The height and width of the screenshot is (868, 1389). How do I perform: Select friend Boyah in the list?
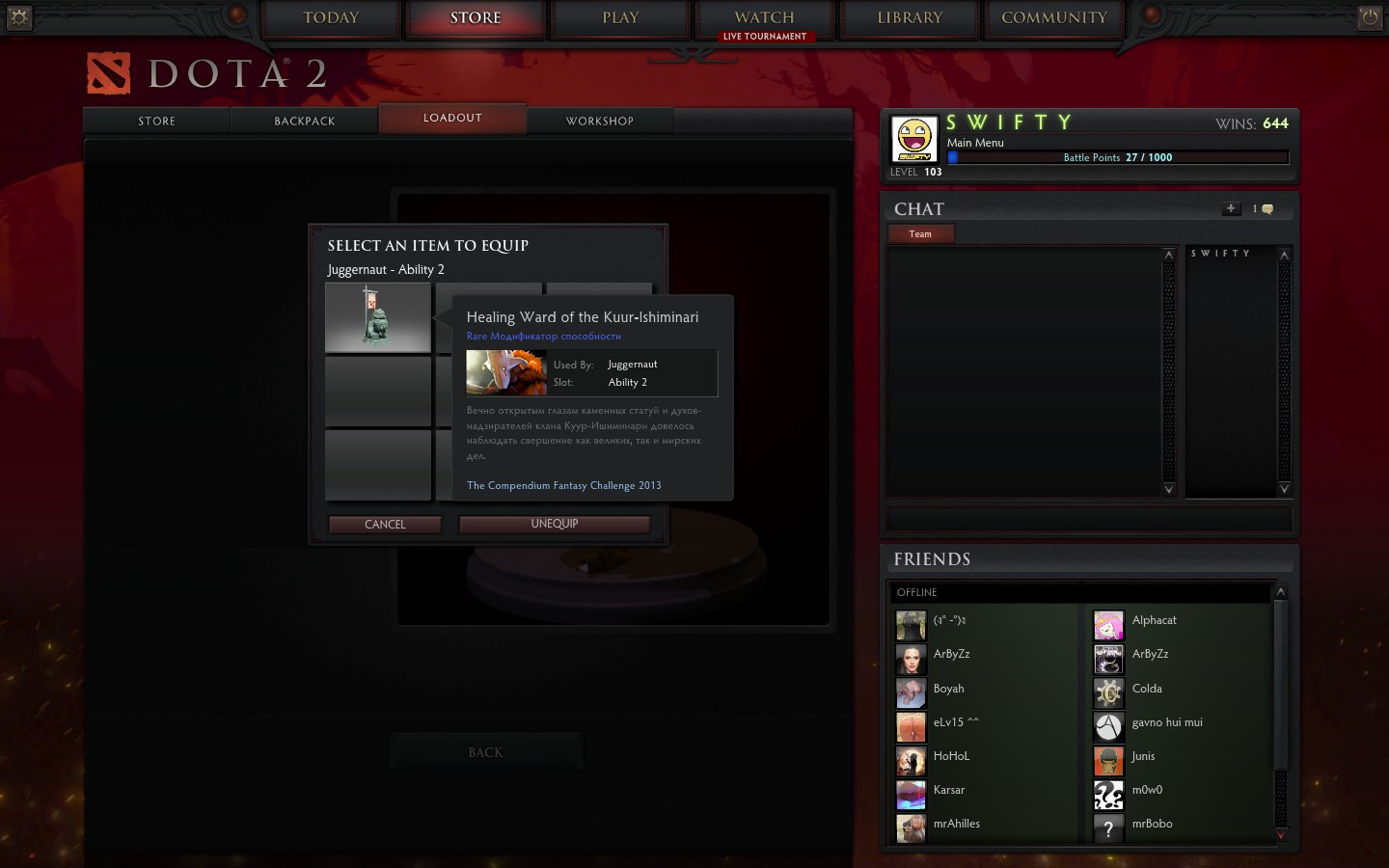[x=948, y=690]
